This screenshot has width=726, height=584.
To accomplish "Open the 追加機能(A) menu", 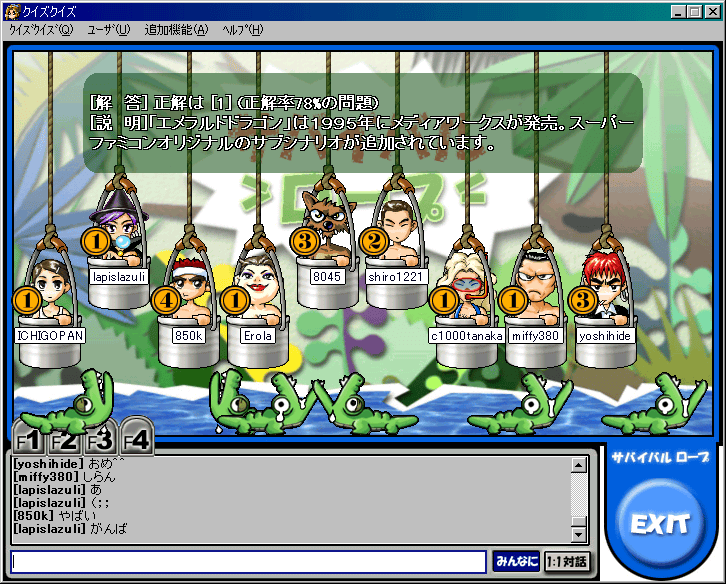I will click(176, 29).
